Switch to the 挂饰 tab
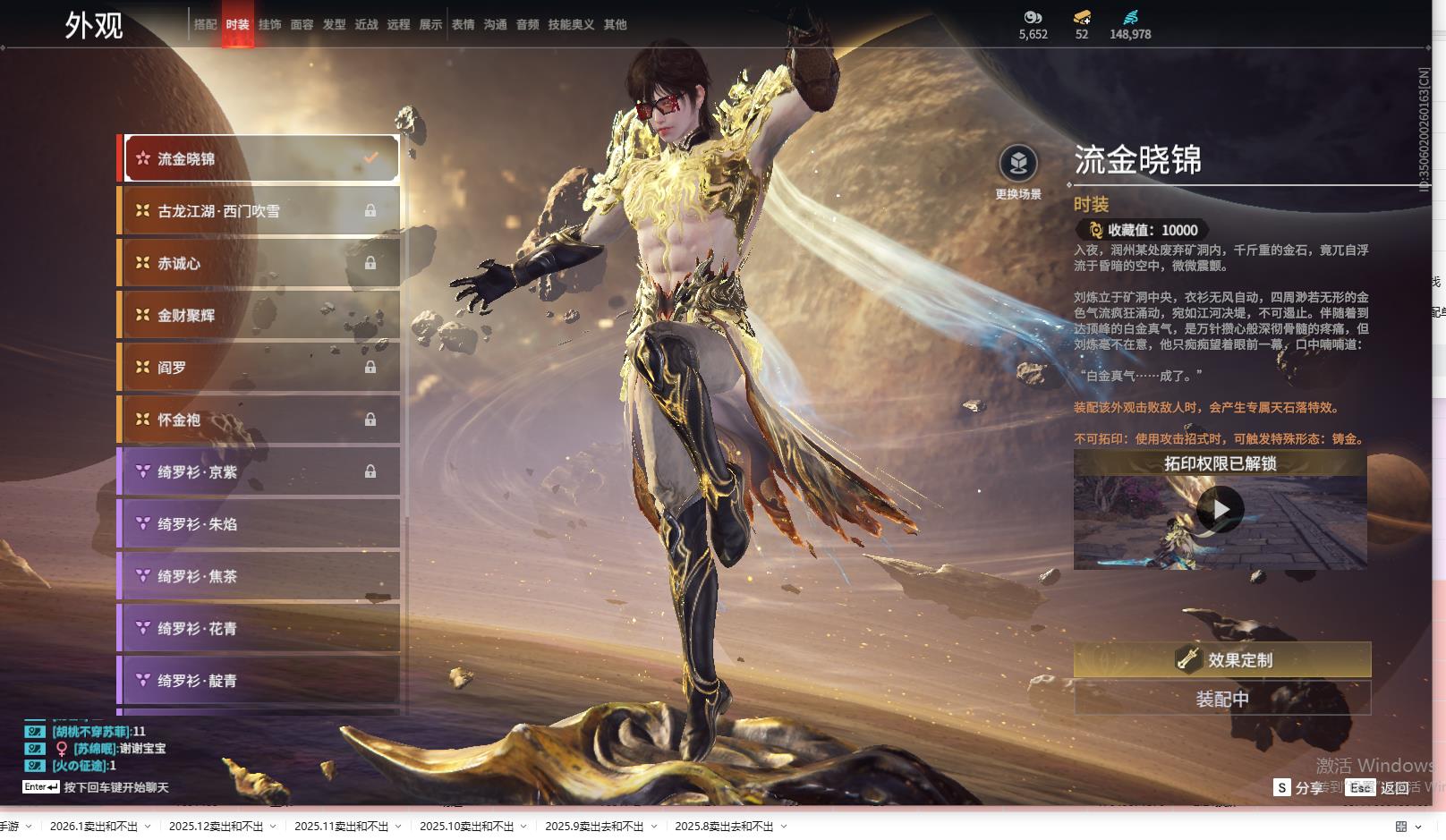 [x=269, y=25]
